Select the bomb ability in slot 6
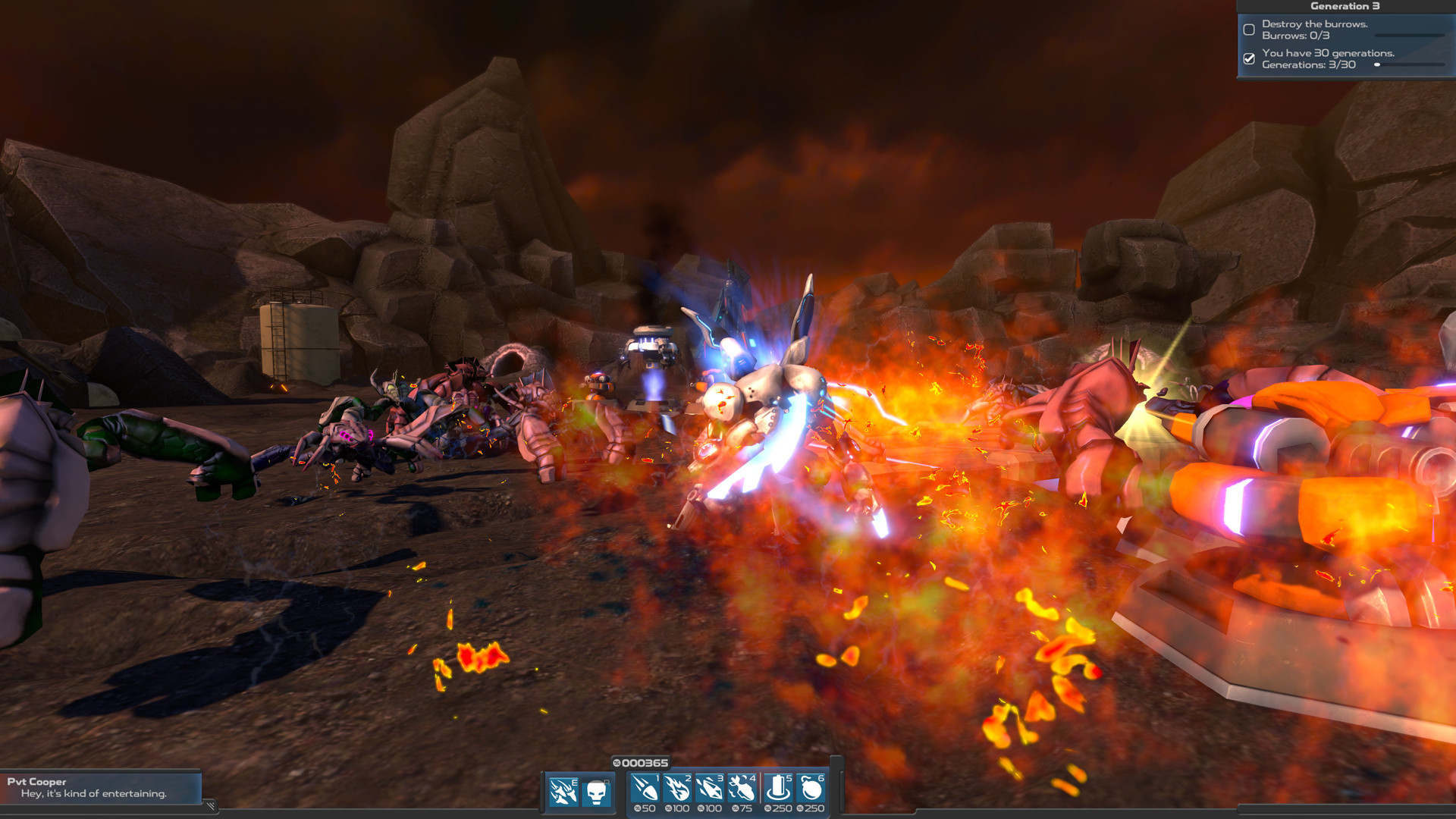The height and width of the screenshot is (819, 1456). (811, 789)
